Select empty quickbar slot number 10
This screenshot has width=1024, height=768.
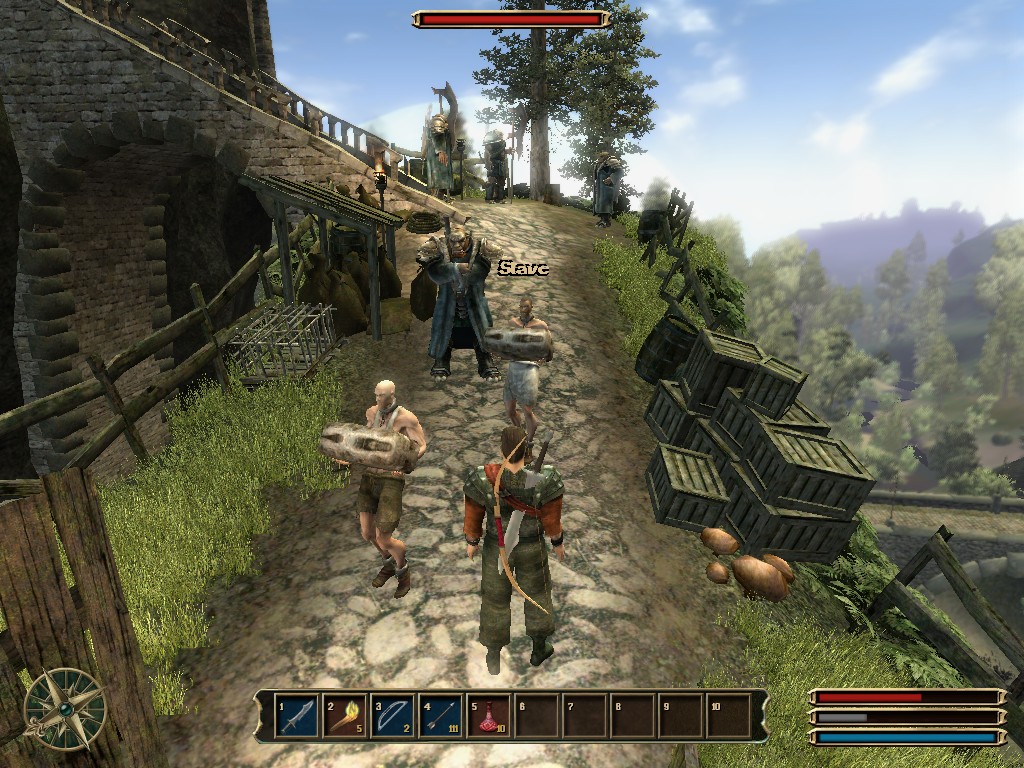tap(729, 716)
